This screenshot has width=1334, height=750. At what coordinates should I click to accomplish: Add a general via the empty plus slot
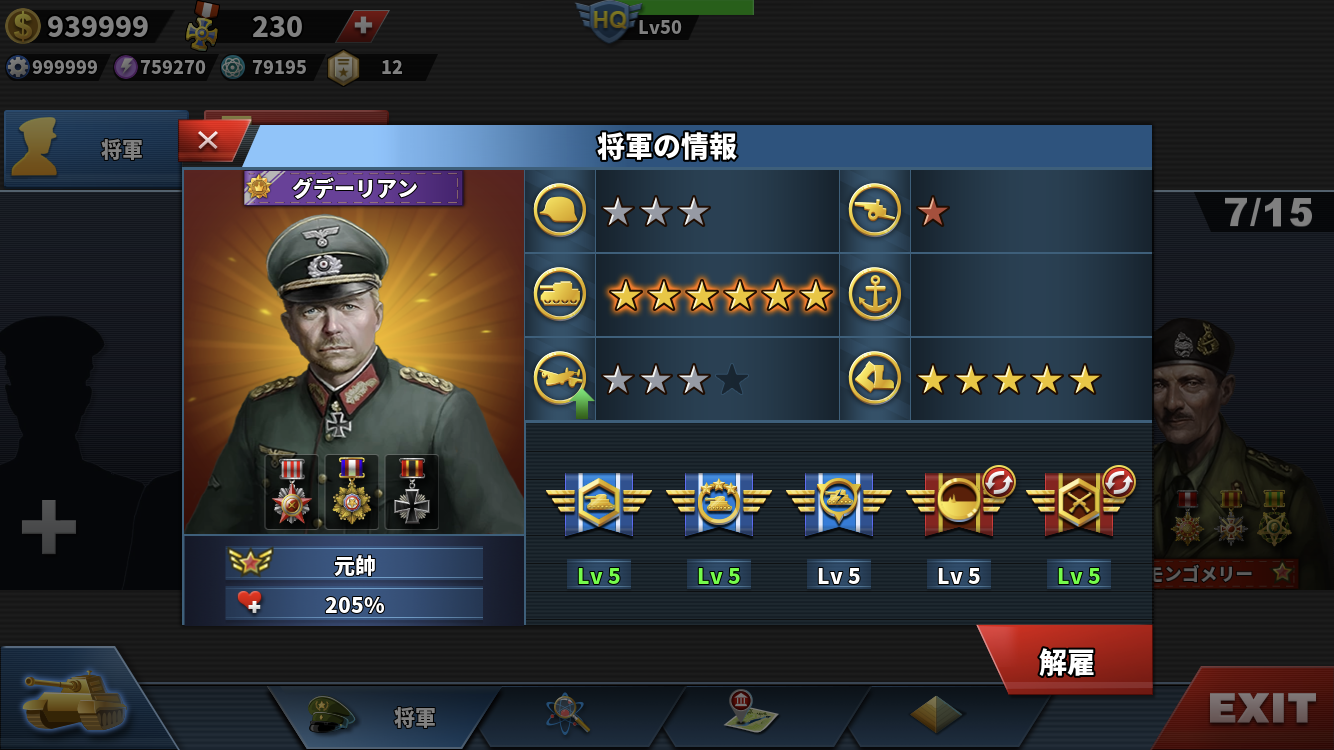pyautogui.click(x=48, y=527)
